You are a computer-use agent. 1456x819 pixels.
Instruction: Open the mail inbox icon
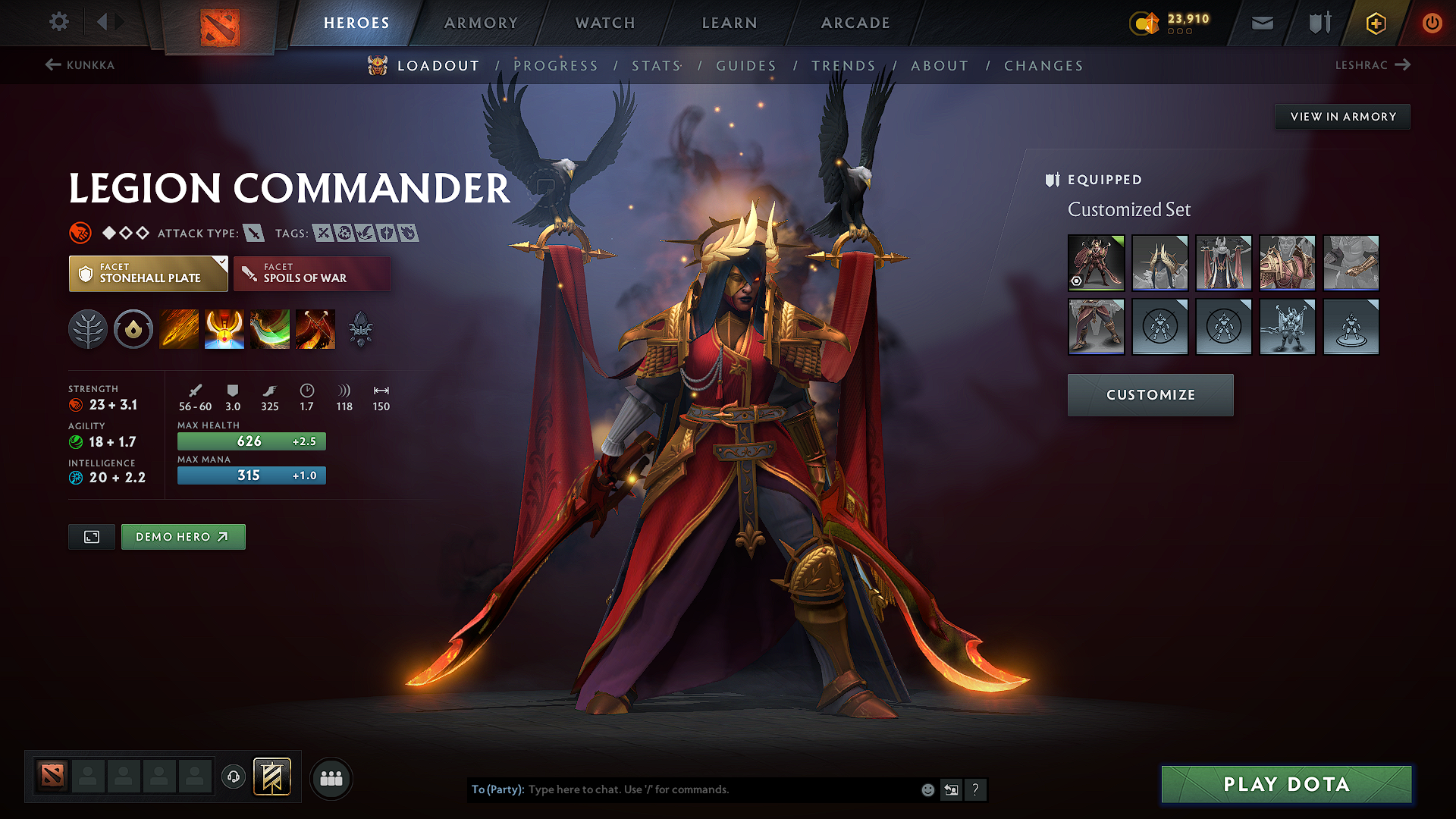pyautogui.click(x=1262, y=23)
